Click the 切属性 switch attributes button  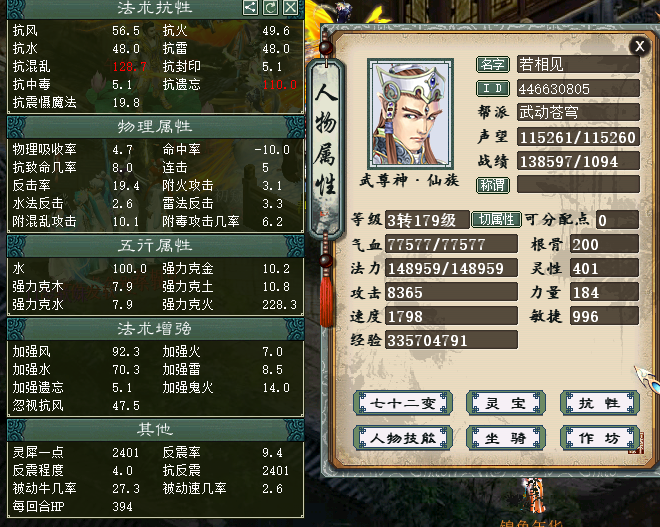(496, 220)
